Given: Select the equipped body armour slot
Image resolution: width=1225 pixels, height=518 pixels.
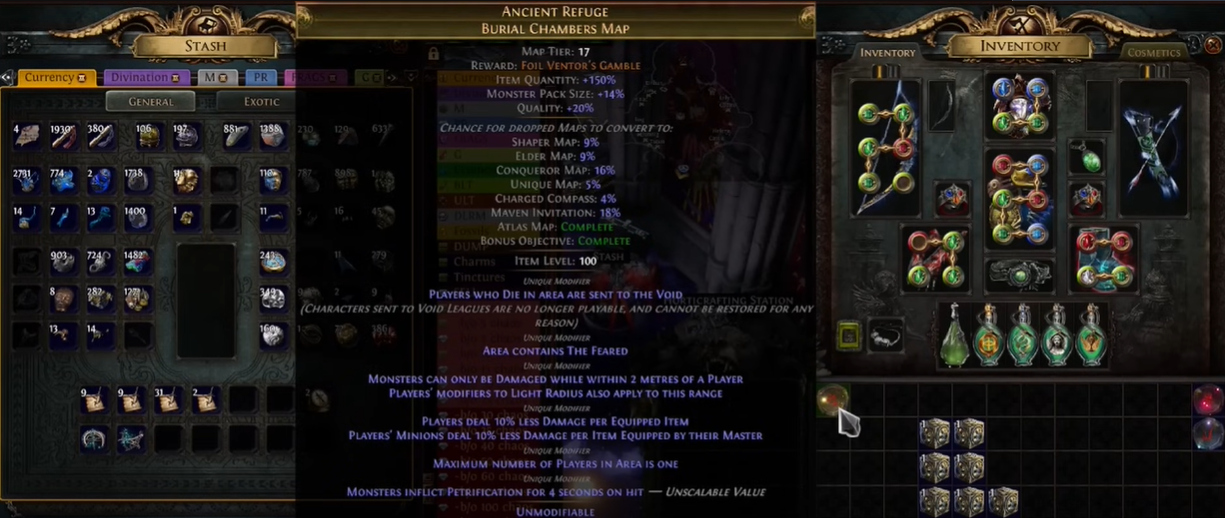Looking at the screenshot, I should pyautogui.click(x=1019, y=198).
